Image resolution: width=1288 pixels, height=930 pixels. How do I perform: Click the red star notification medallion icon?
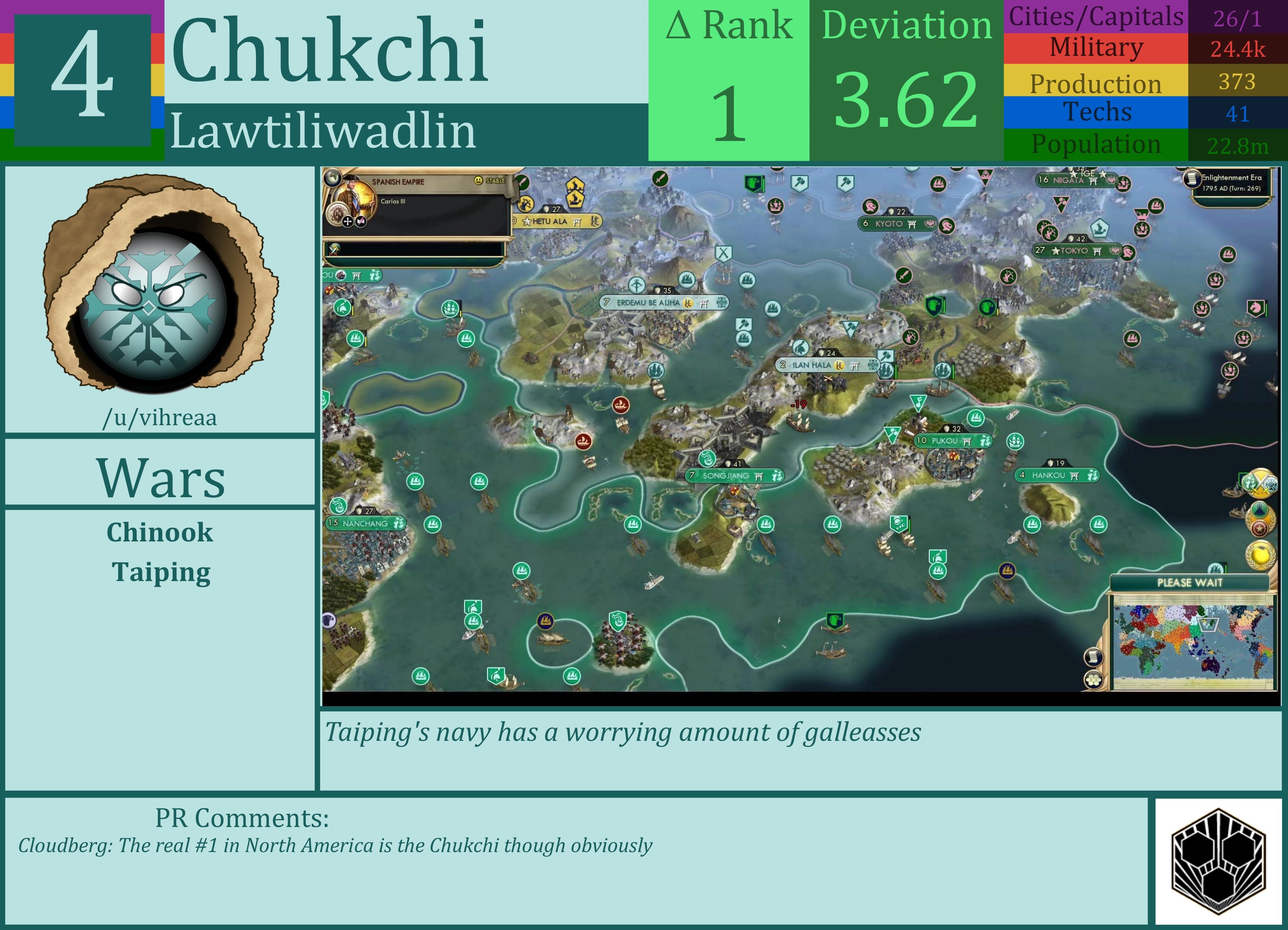1260,529
